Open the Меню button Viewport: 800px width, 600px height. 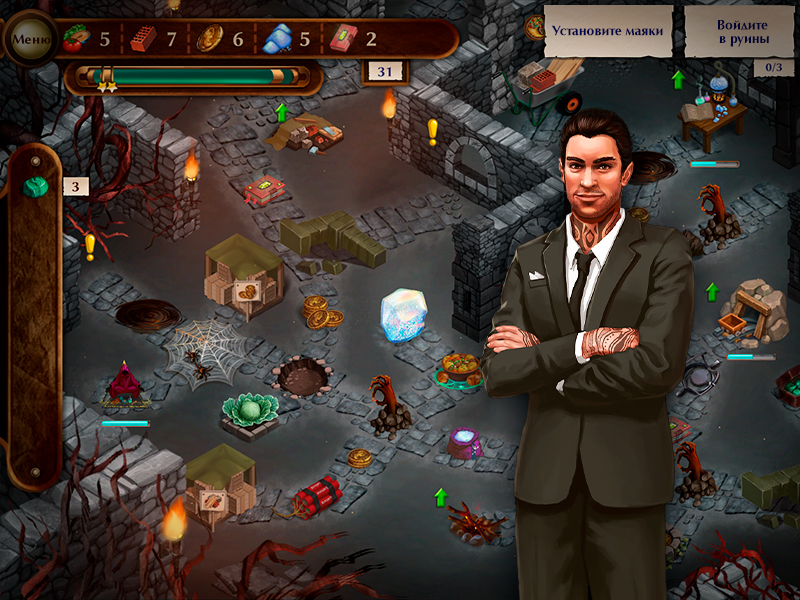pyautogui.click(x=31, y=40)
